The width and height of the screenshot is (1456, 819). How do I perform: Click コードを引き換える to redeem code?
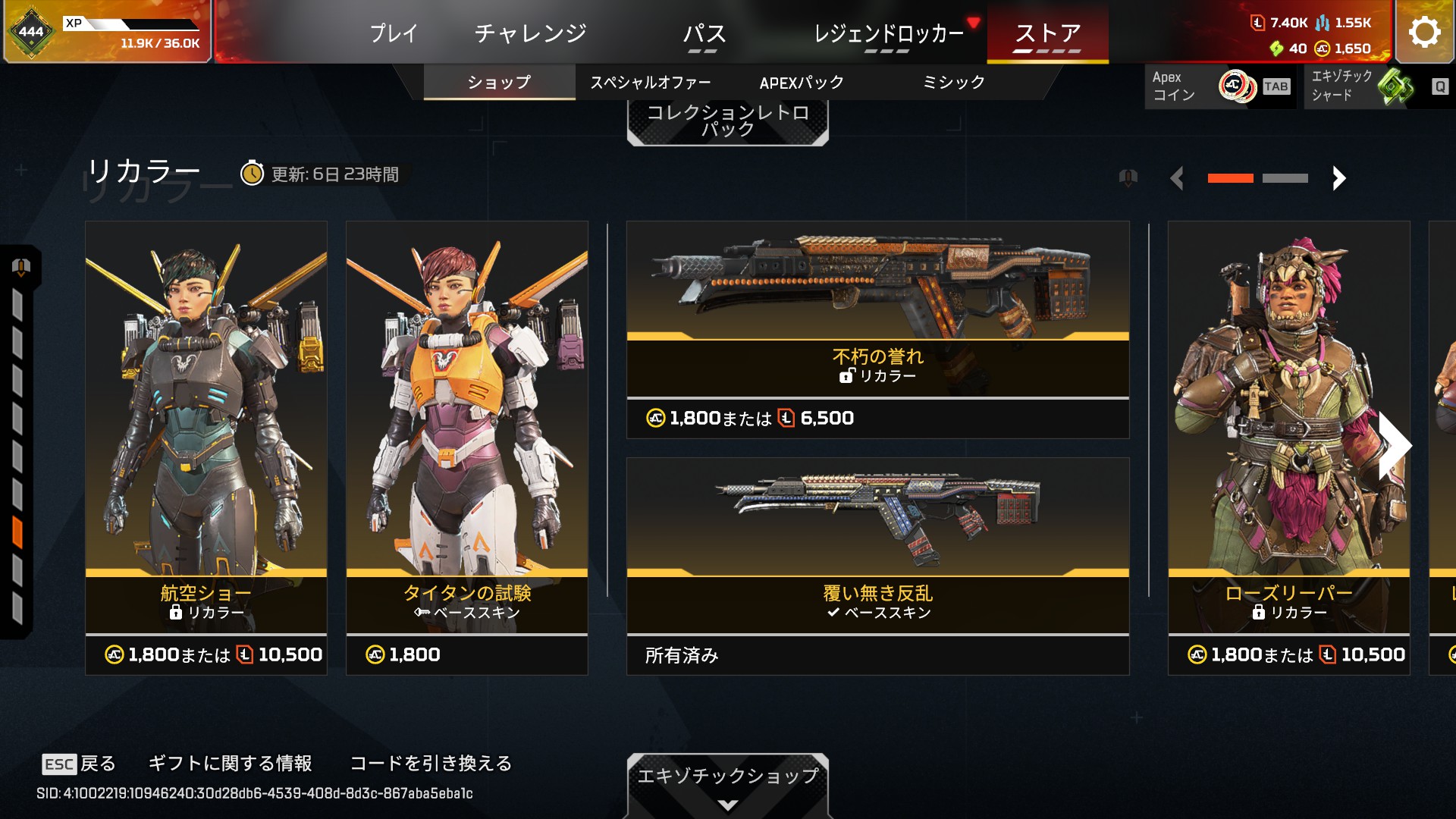coord(431,763)
